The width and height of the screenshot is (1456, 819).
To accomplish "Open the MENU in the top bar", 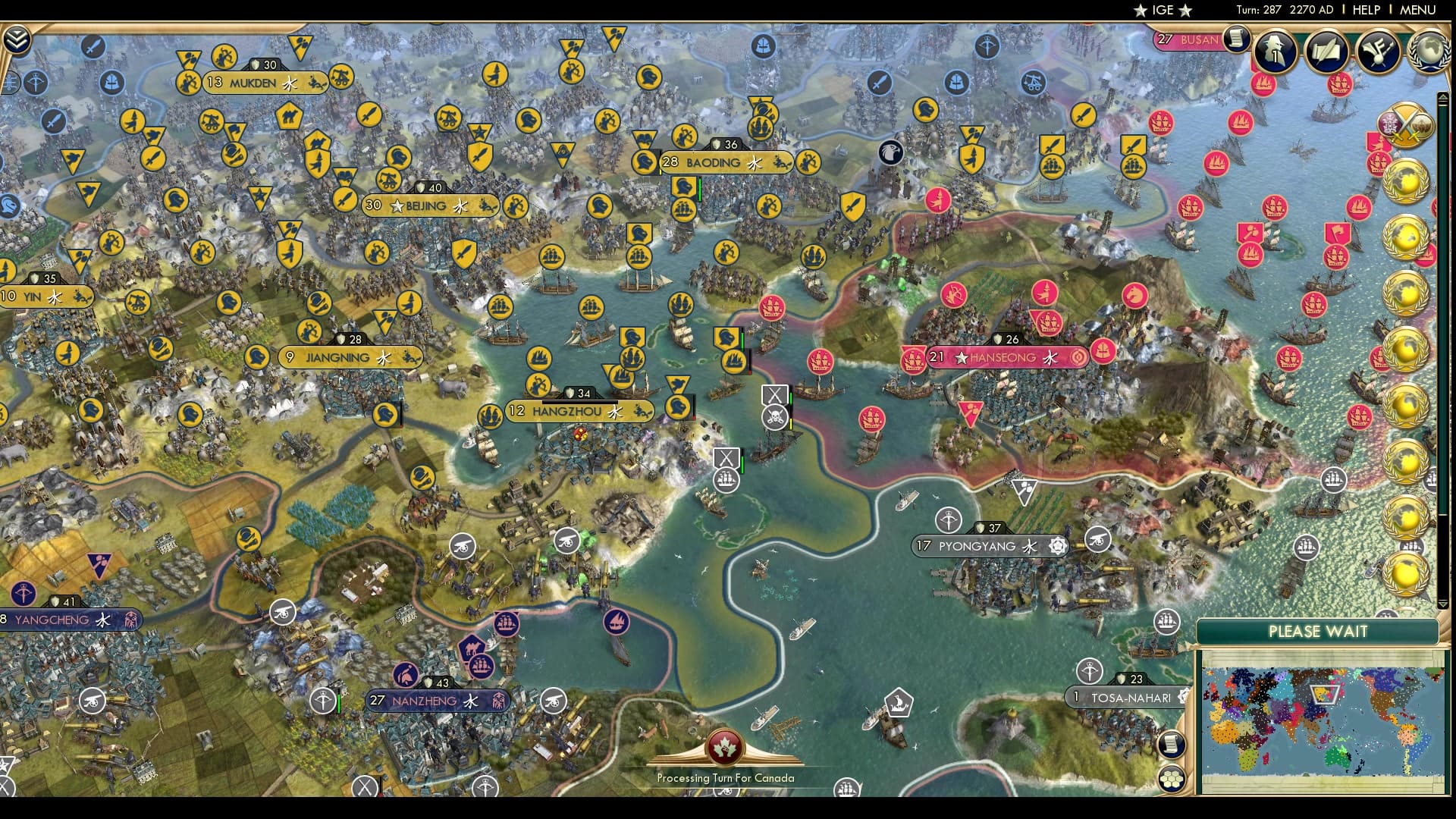I will click(1417, 10).
